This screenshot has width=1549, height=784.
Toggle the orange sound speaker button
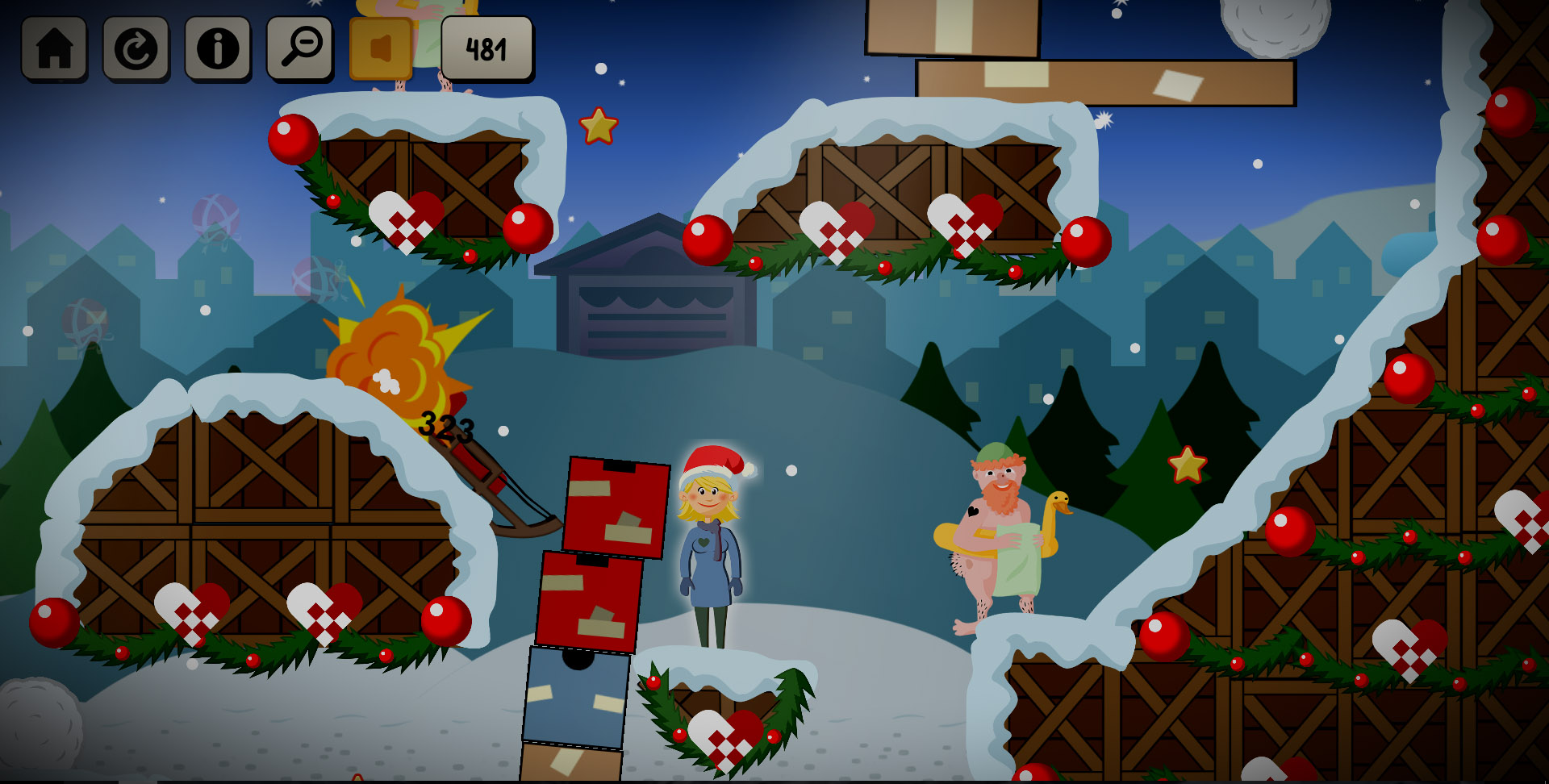(381, 48)
